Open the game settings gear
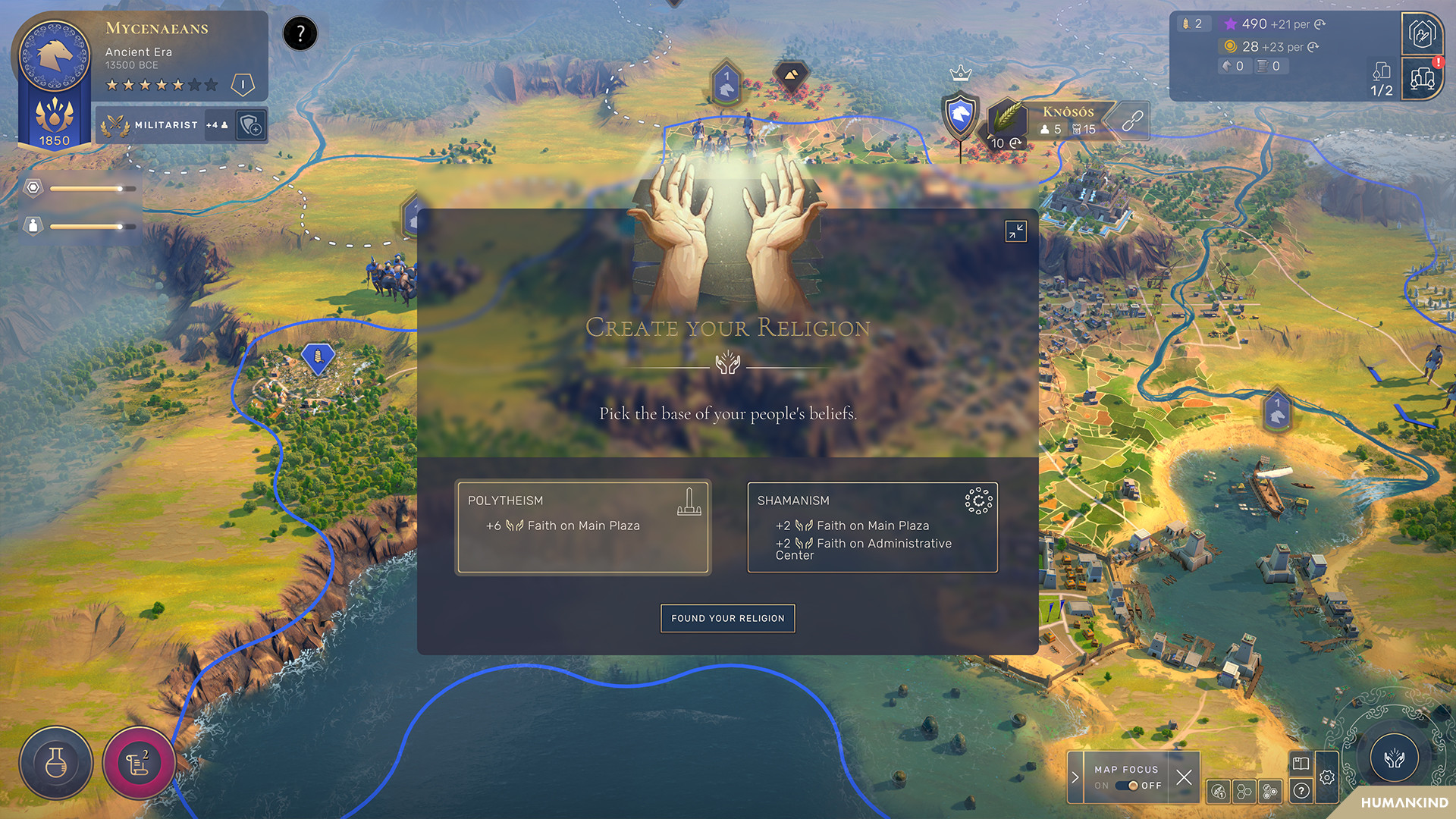1456x819 pixels. tap(1327, 778)
